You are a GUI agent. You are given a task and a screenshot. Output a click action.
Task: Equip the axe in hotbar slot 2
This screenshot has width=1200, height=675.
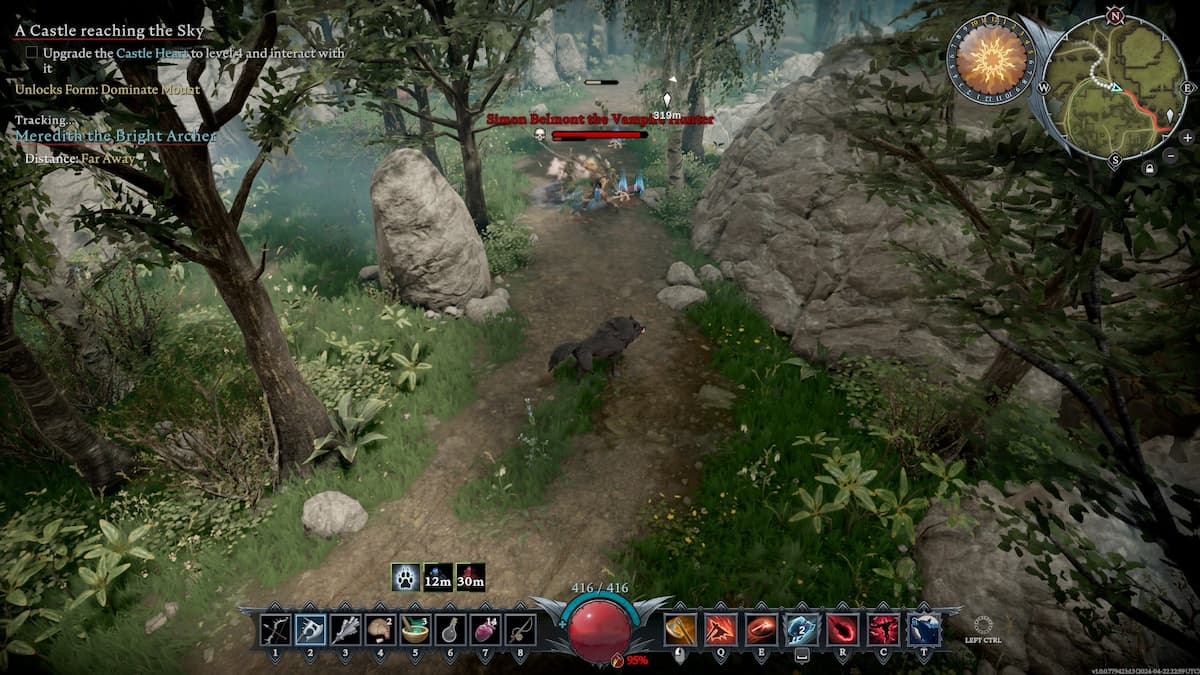310,629
